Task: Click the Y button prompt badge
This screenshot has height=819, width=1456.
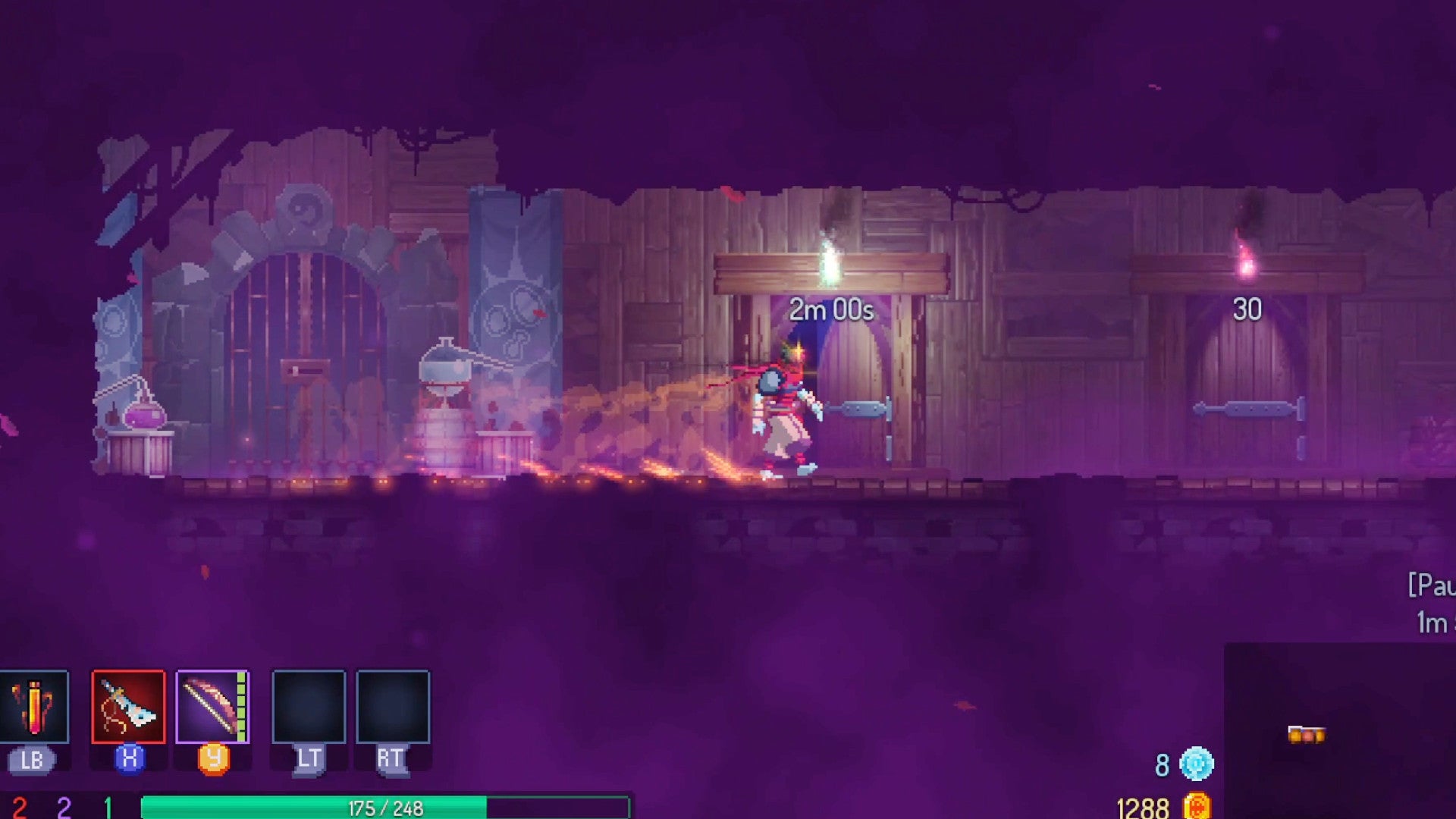Action: 215,758
